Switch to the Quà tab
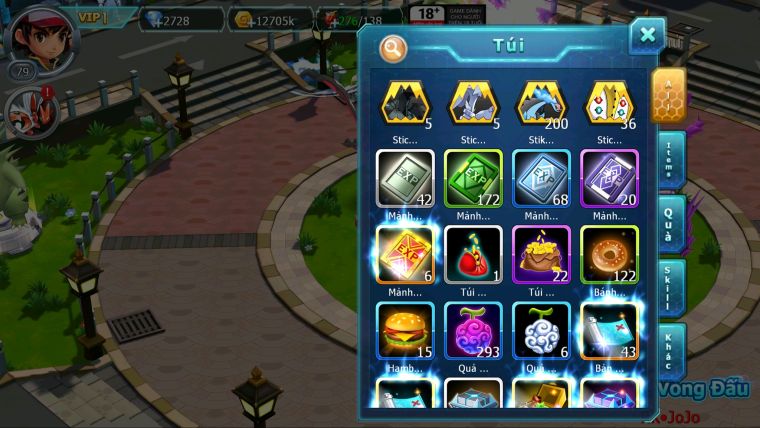 pyautogui.click(x=670, y=225)
